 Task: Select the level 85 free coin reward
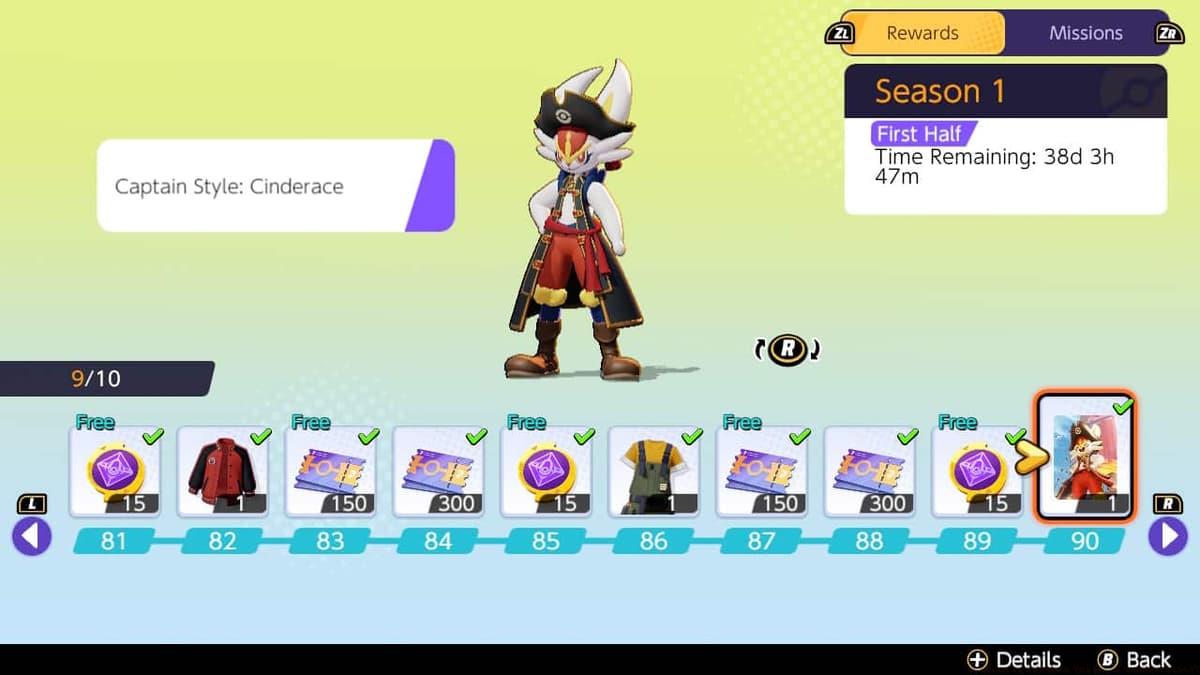[x=547, y=472]
